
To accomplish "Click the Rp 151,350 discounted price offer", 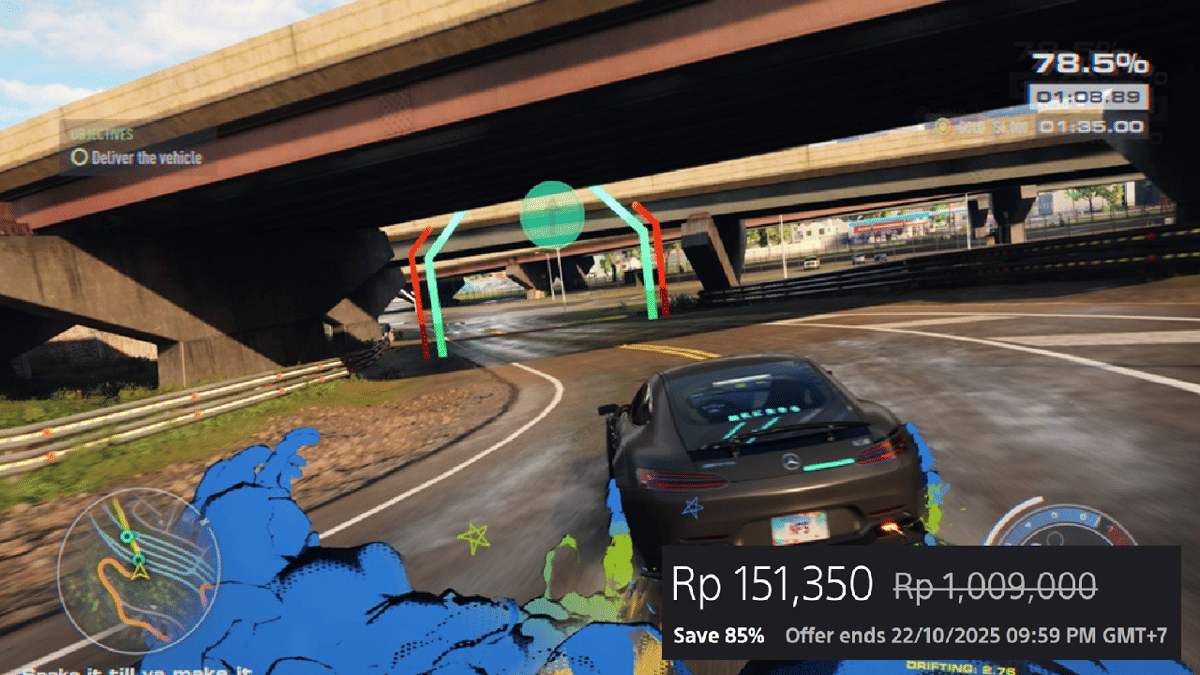I will coord(772,584).
